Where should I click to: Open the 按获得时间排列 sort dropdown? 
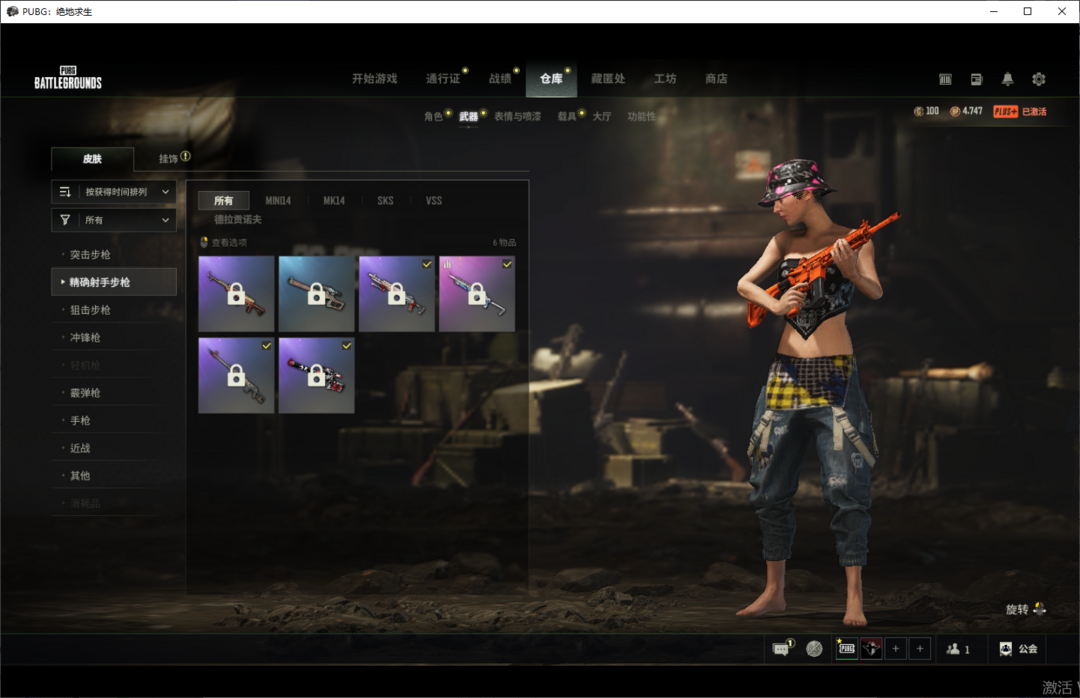(114, 192)
